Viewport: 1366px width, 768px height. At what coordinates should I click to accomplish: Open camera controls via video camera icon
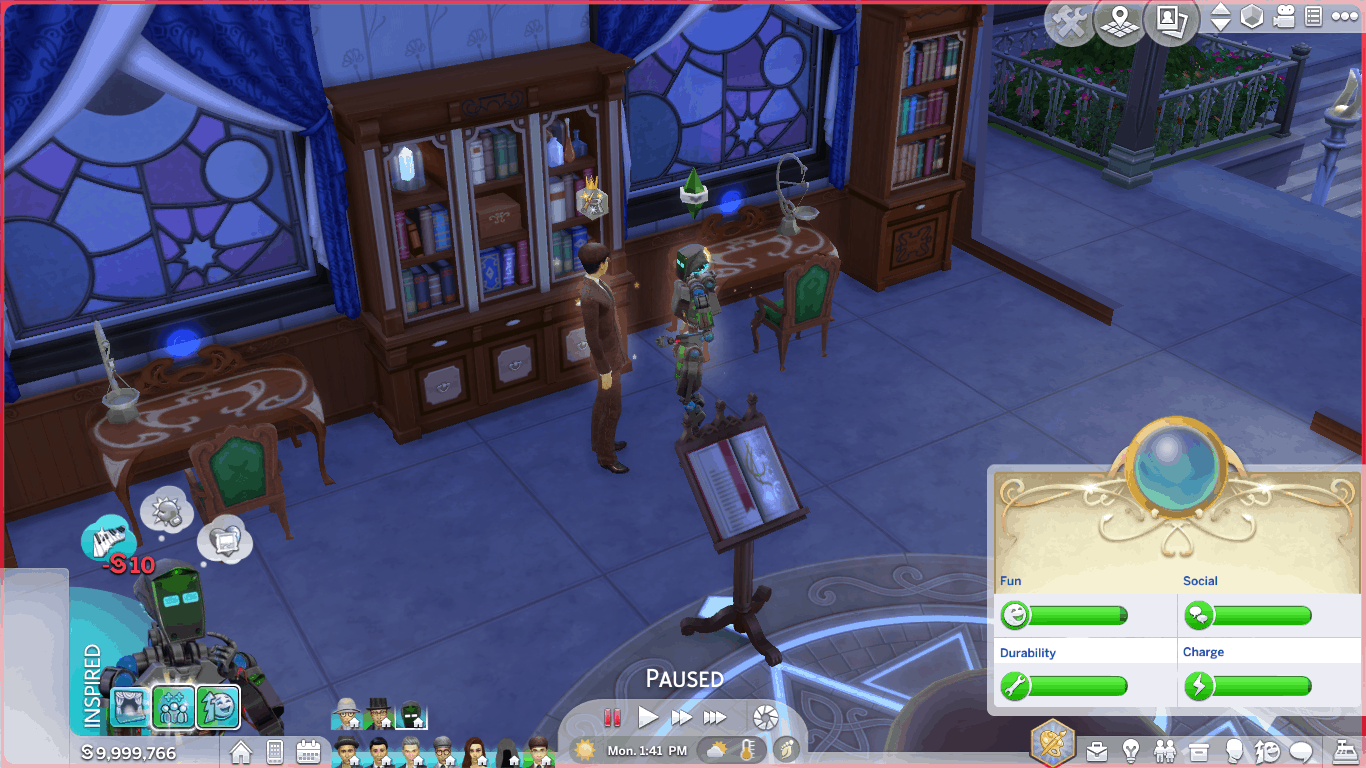tap(1285, 17)
